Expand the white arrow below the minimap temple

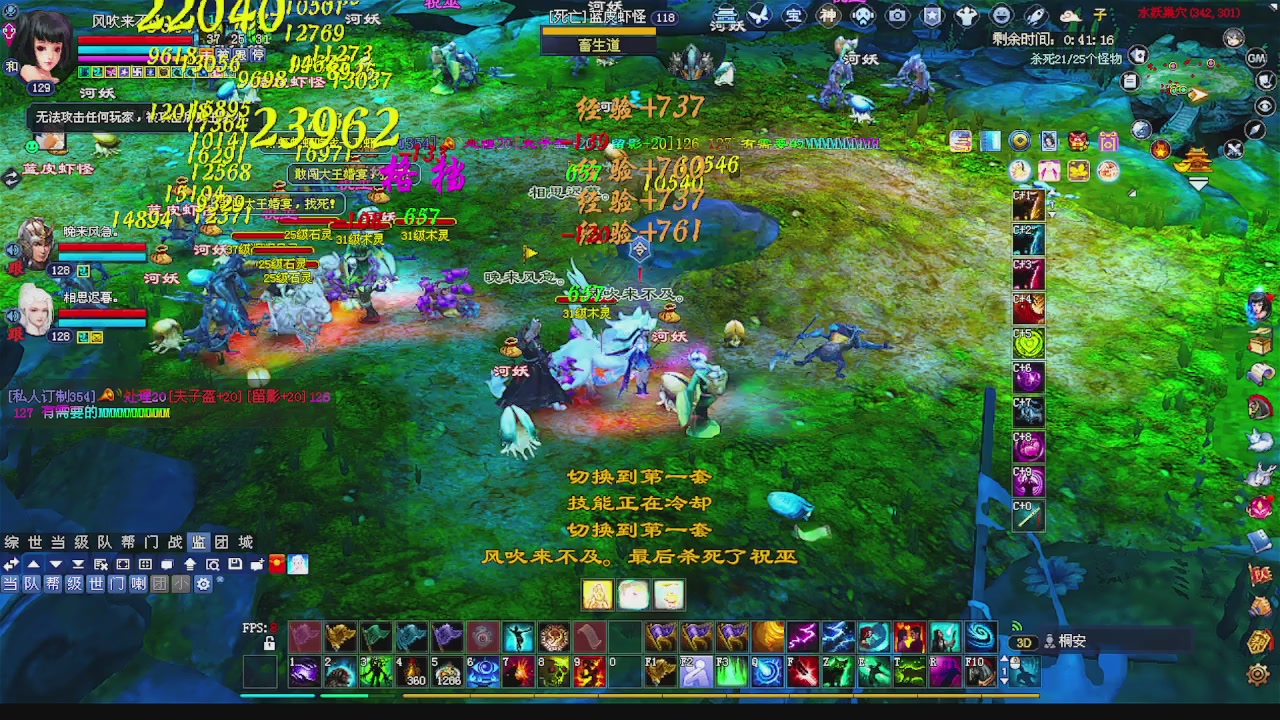point(1199,184)
